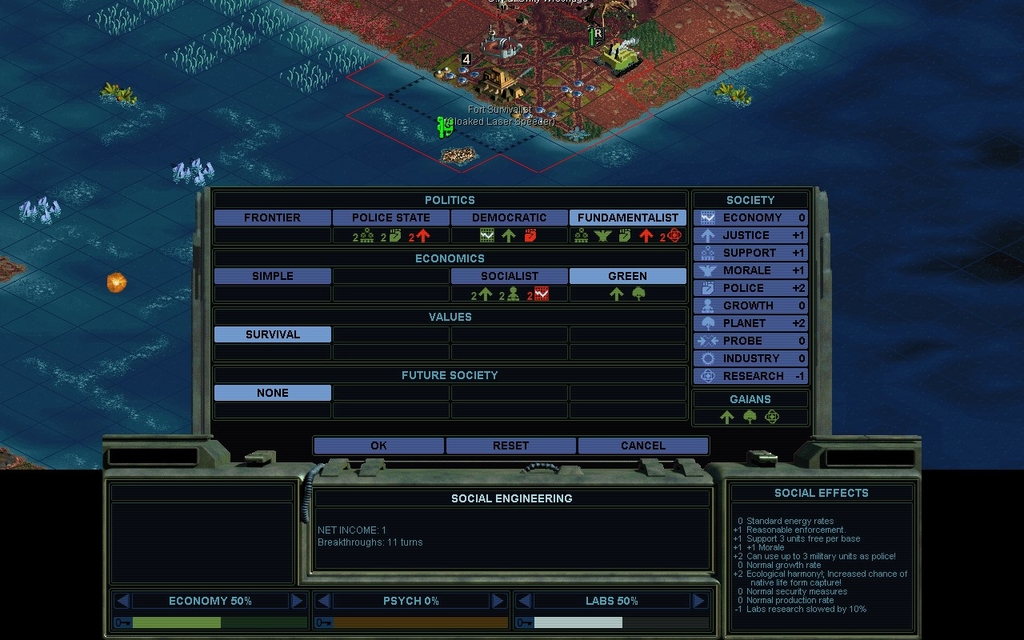Click the Planet row in Society panel
Image resolution: width=1024 pixels, height=640 pixels.
(751, 323)
